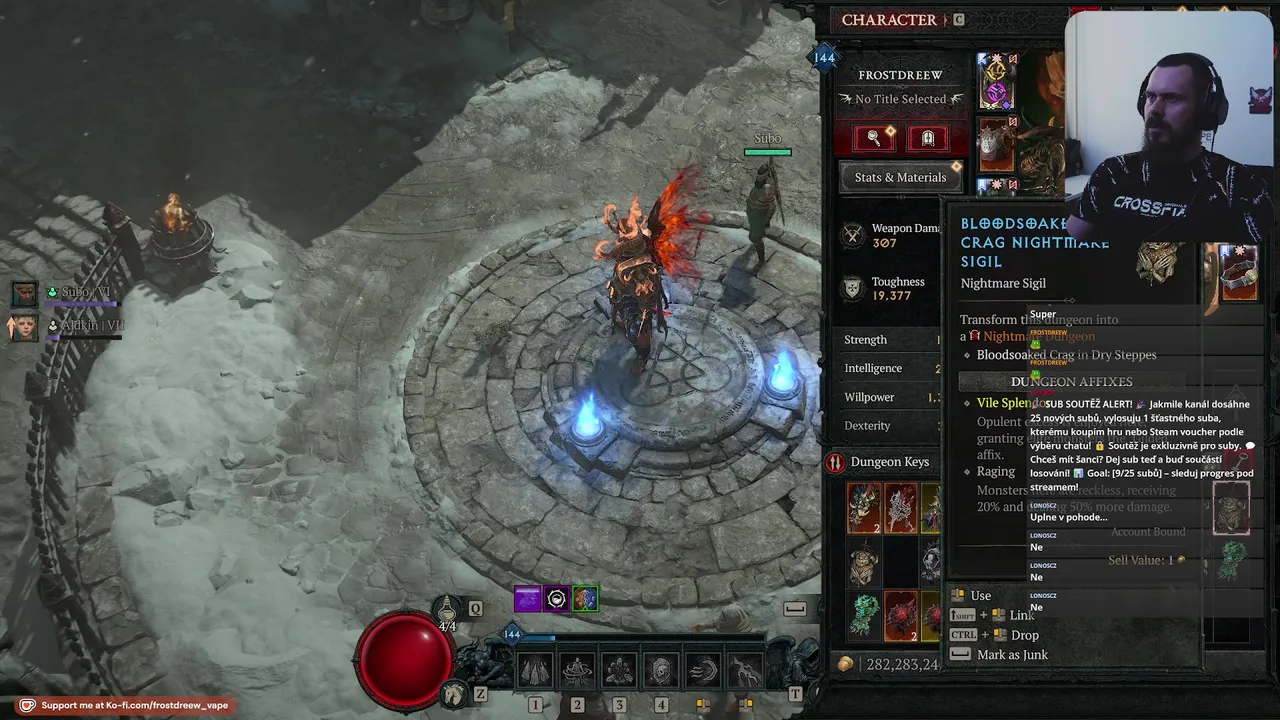Click the pale skull mask item slot

864,562
